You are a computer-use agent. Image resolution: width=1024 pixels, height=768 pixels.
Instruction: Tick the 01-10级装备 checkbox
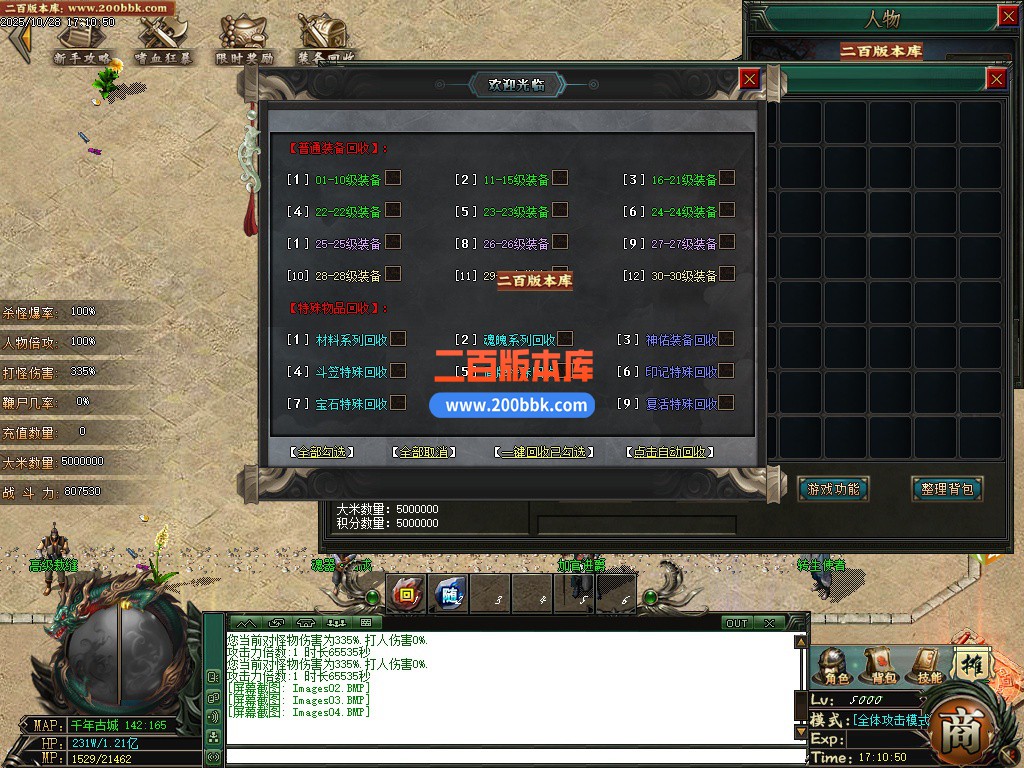[x=394, y=178]
